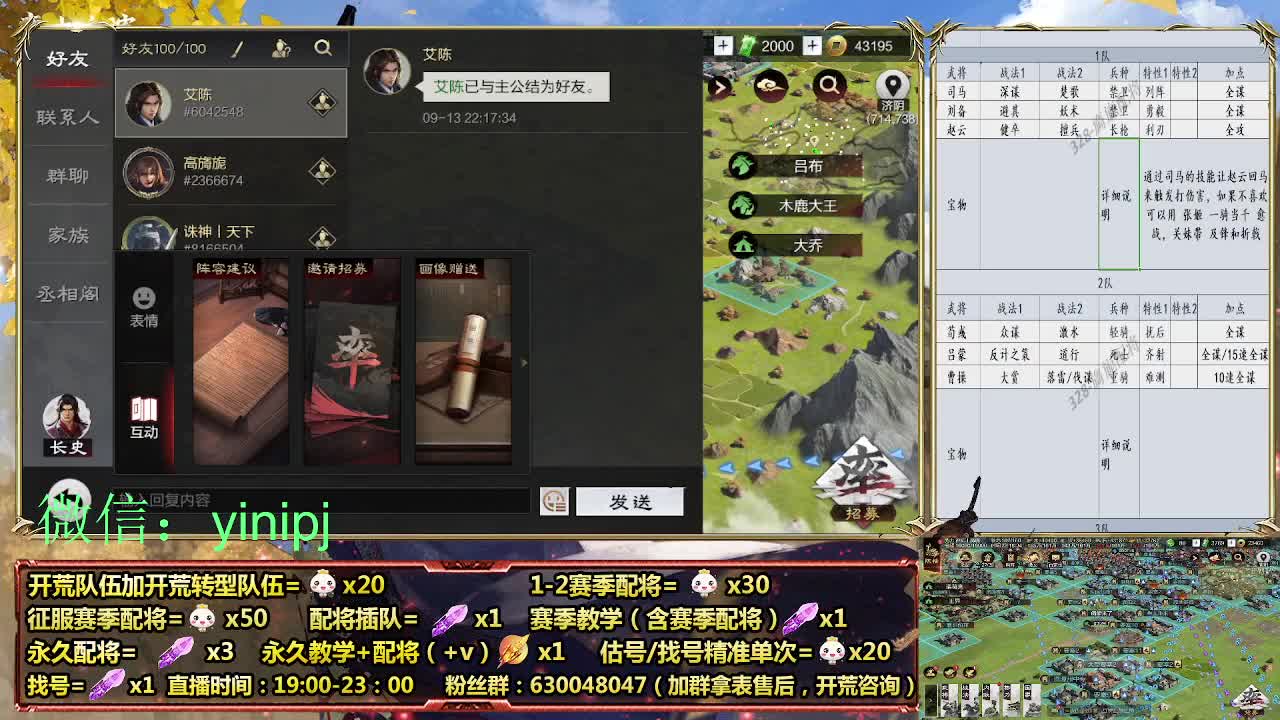The height and width of the screenshot is (720, 1280).
Task: Click the add-friend icon beside search
Action: coord(283,47)
